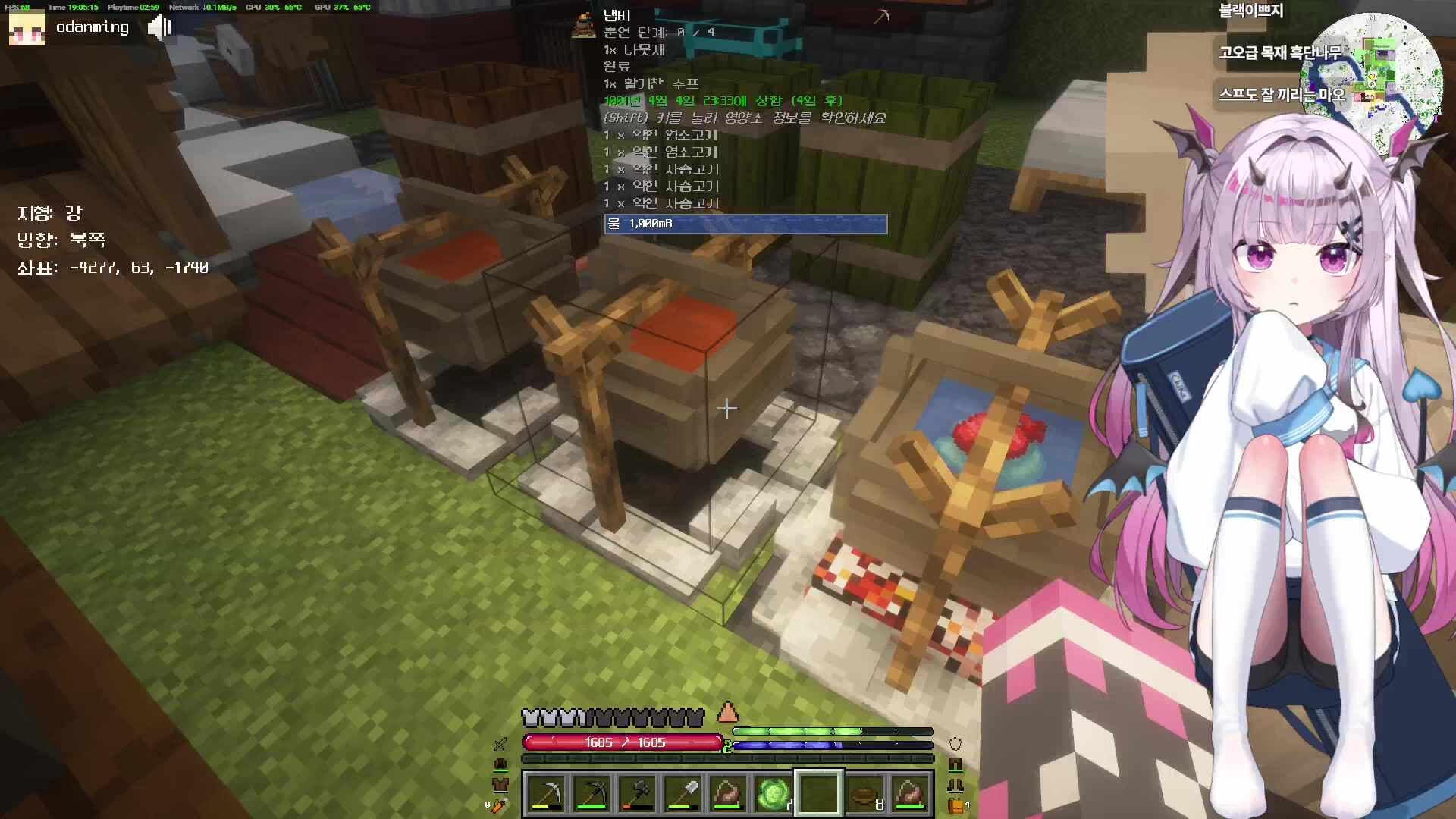Viewport: 1456px width, 819px height.
Task: Select the green cabbage stack of 7
Action: [773, 794]
